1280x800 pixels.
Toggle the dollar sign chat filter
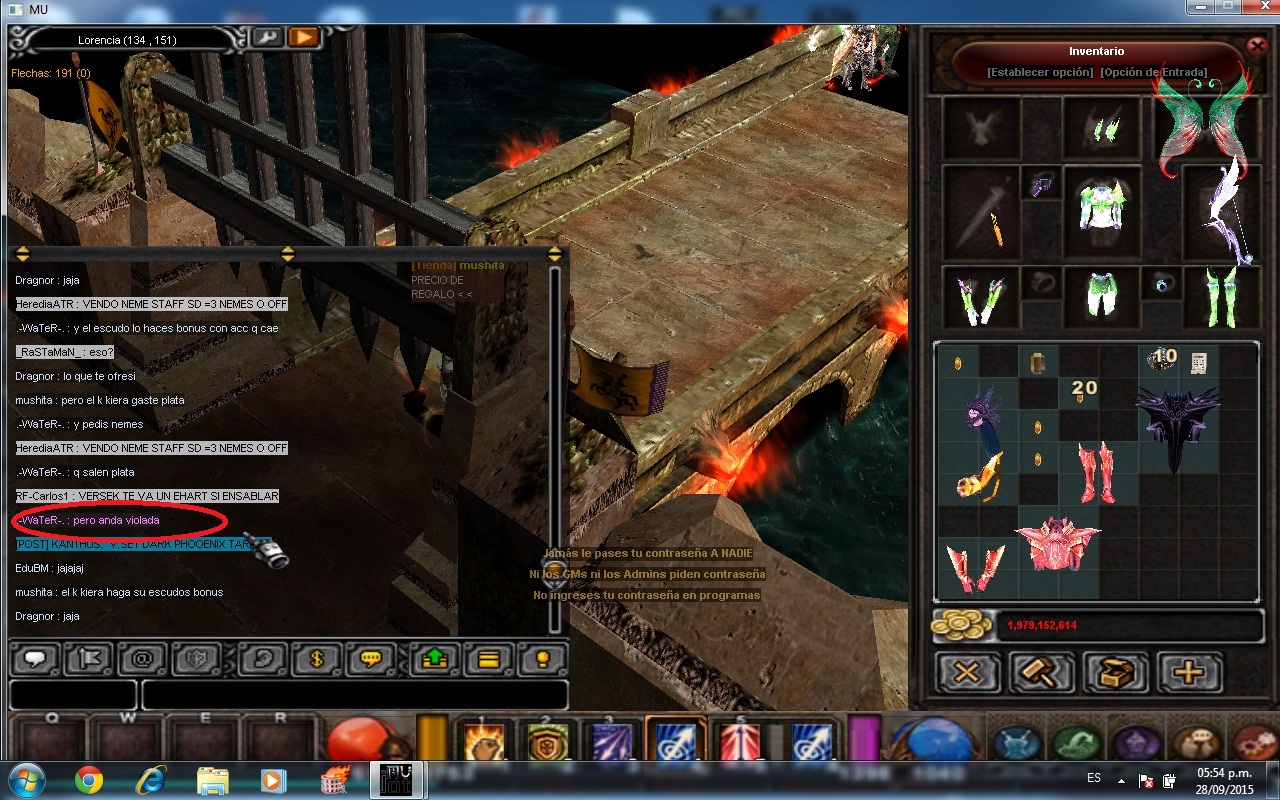coord(317,660)
